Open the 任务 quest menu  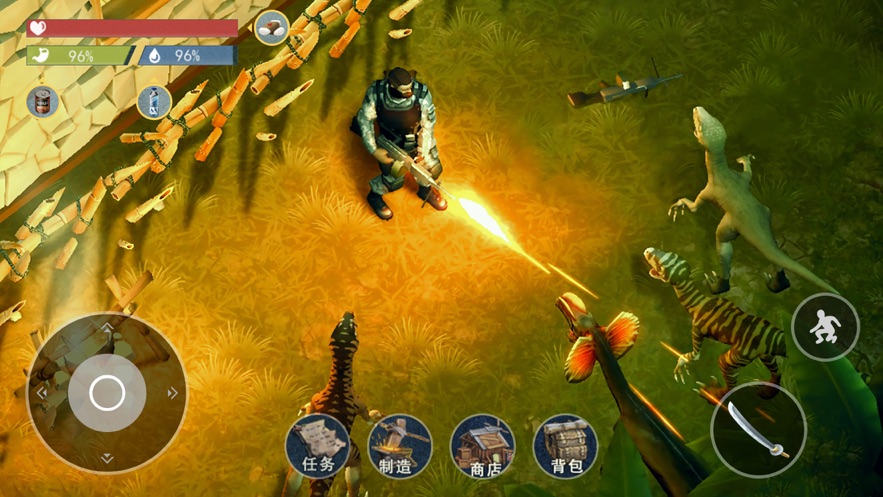(x=318, y=446)
